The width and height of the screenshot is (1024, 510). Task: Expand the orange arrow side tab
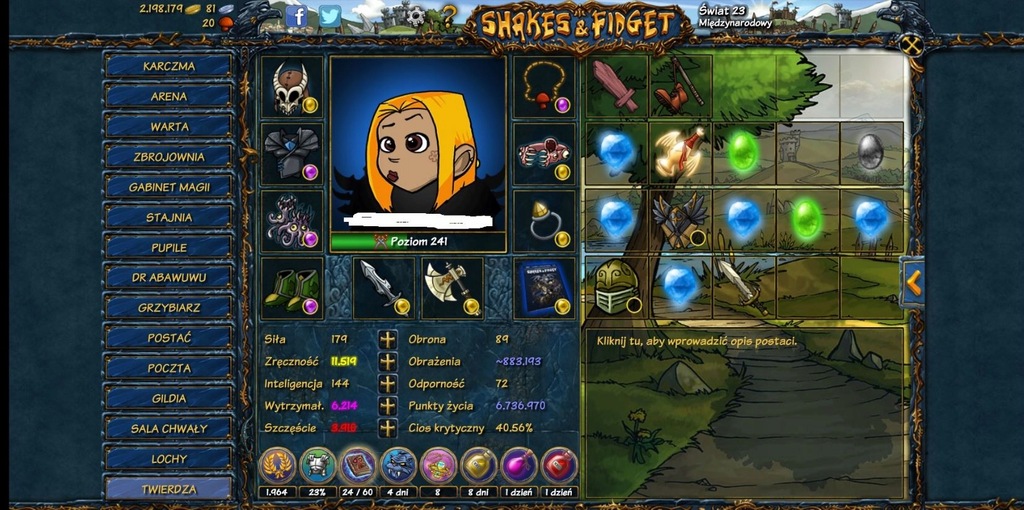point(912,283)
